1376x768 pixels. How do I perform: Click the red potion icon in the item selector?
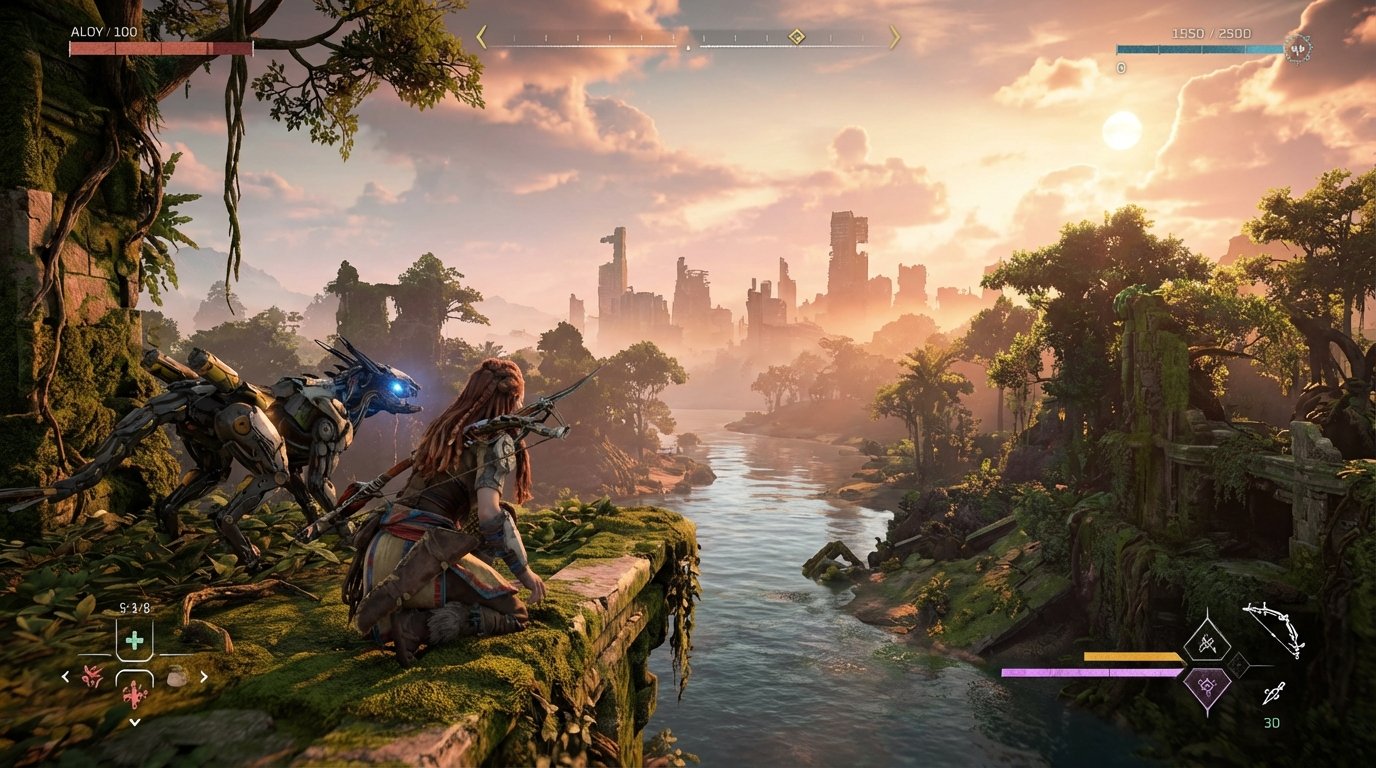(134, 693)
